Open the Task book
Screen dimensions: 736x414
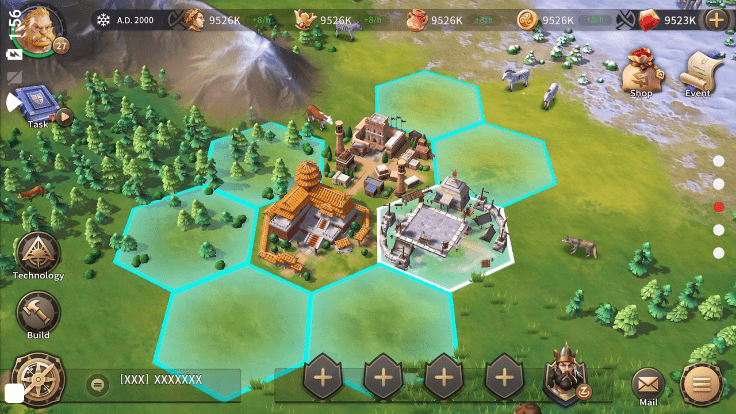(x=34, y=103)
